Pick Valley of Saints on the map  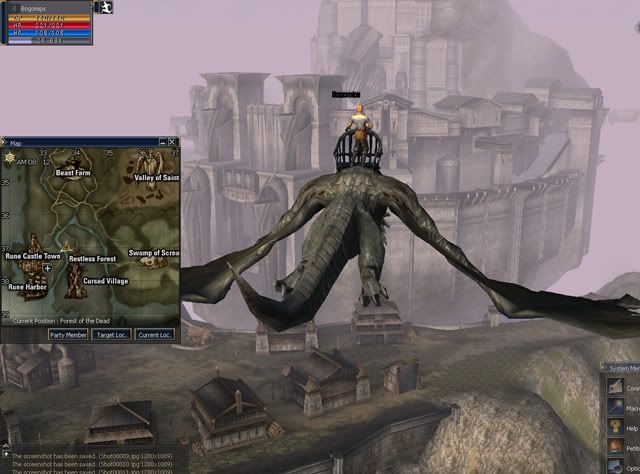click(156, 178)
